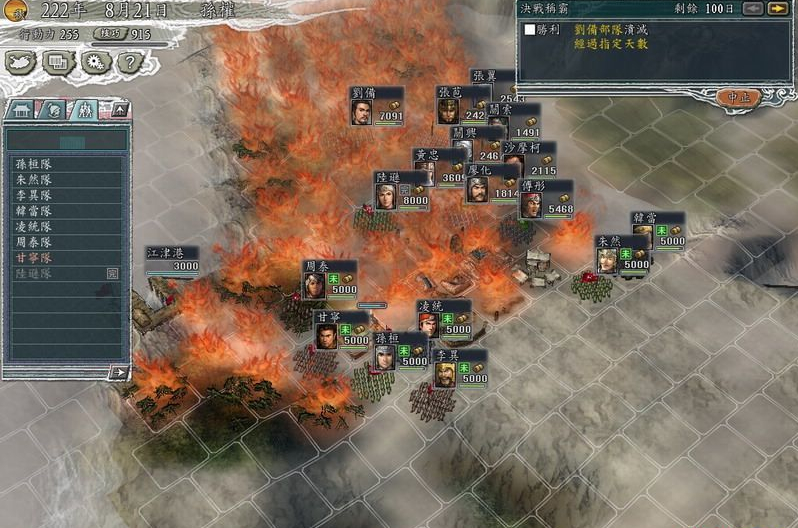The image size is (798, 528).
Task: Click the 中止 abort button
Action: [738, 97]
